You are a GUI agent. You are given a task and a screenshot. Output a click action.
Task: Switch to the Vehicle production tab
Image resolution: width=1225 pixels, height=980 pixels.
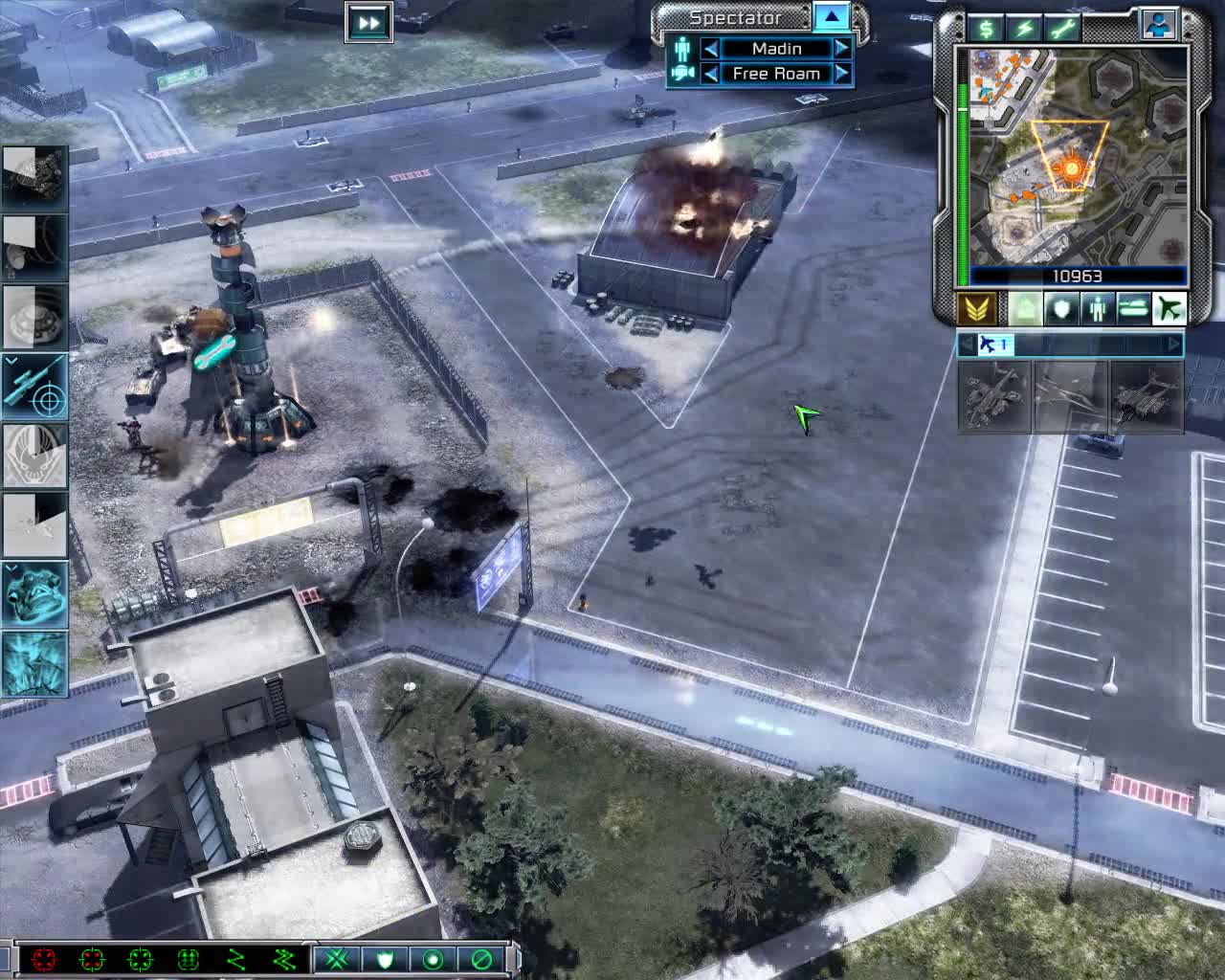[1133, 308]
